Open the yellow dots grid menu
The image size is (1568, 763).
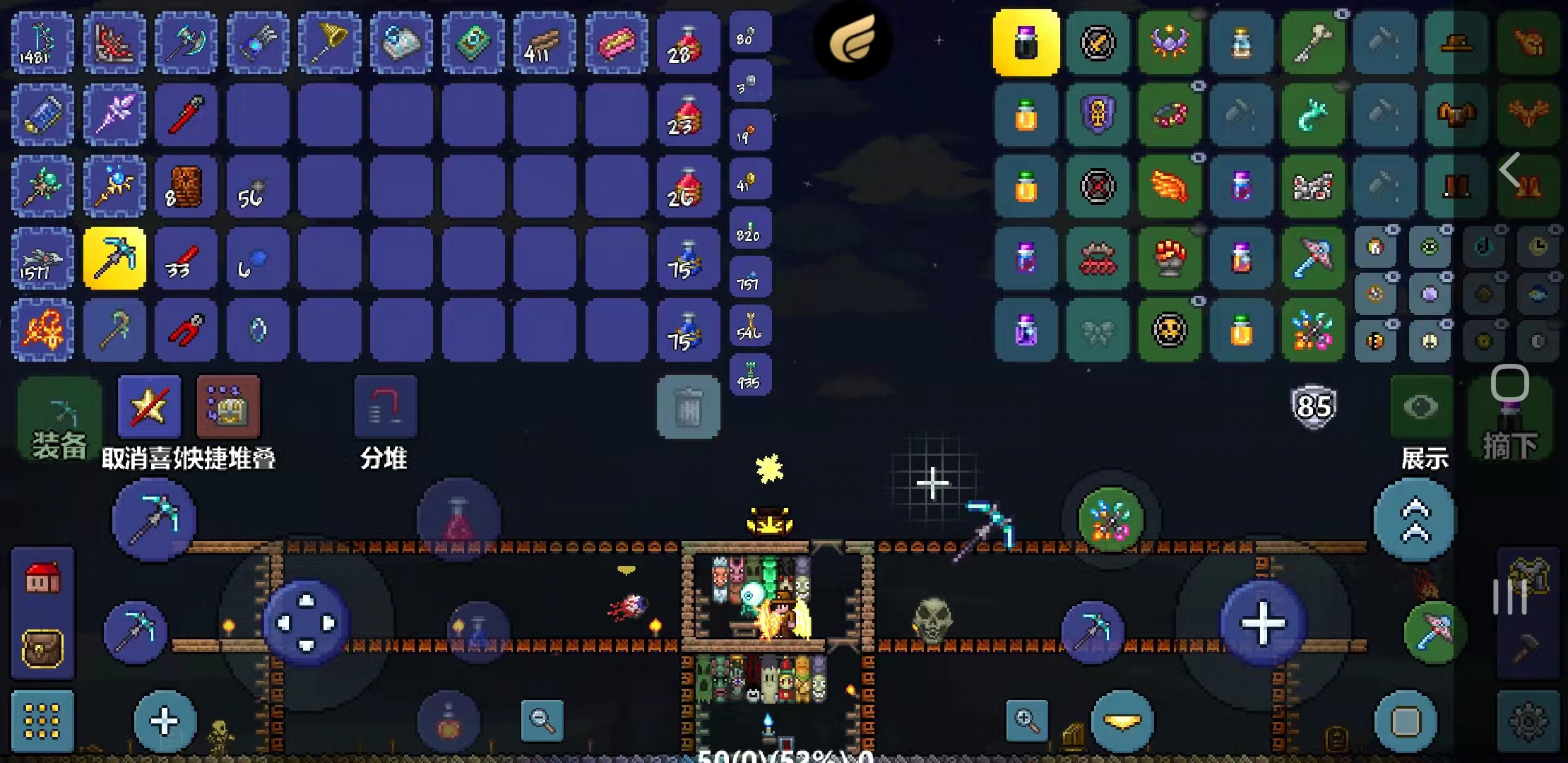42,721
